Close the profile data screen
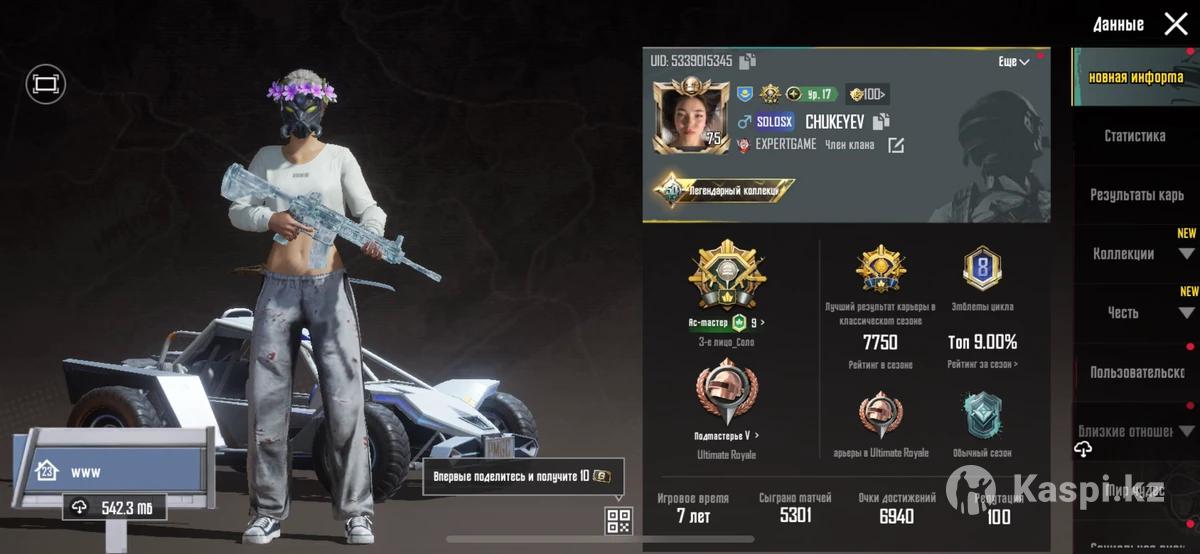This screenshot has width=1200, height=554. click(1176, 24)
